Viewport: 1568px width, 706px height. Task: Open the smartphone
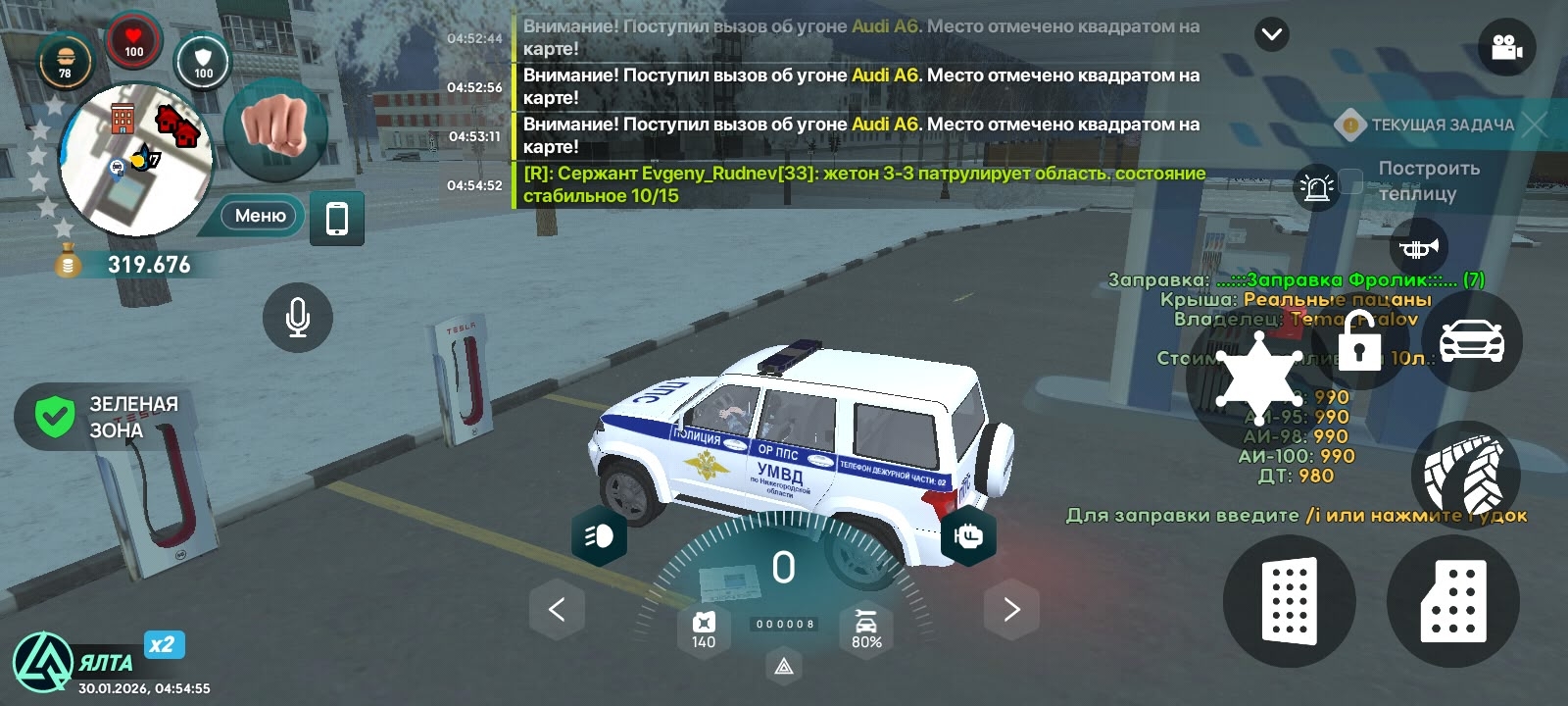pos(336,218)
